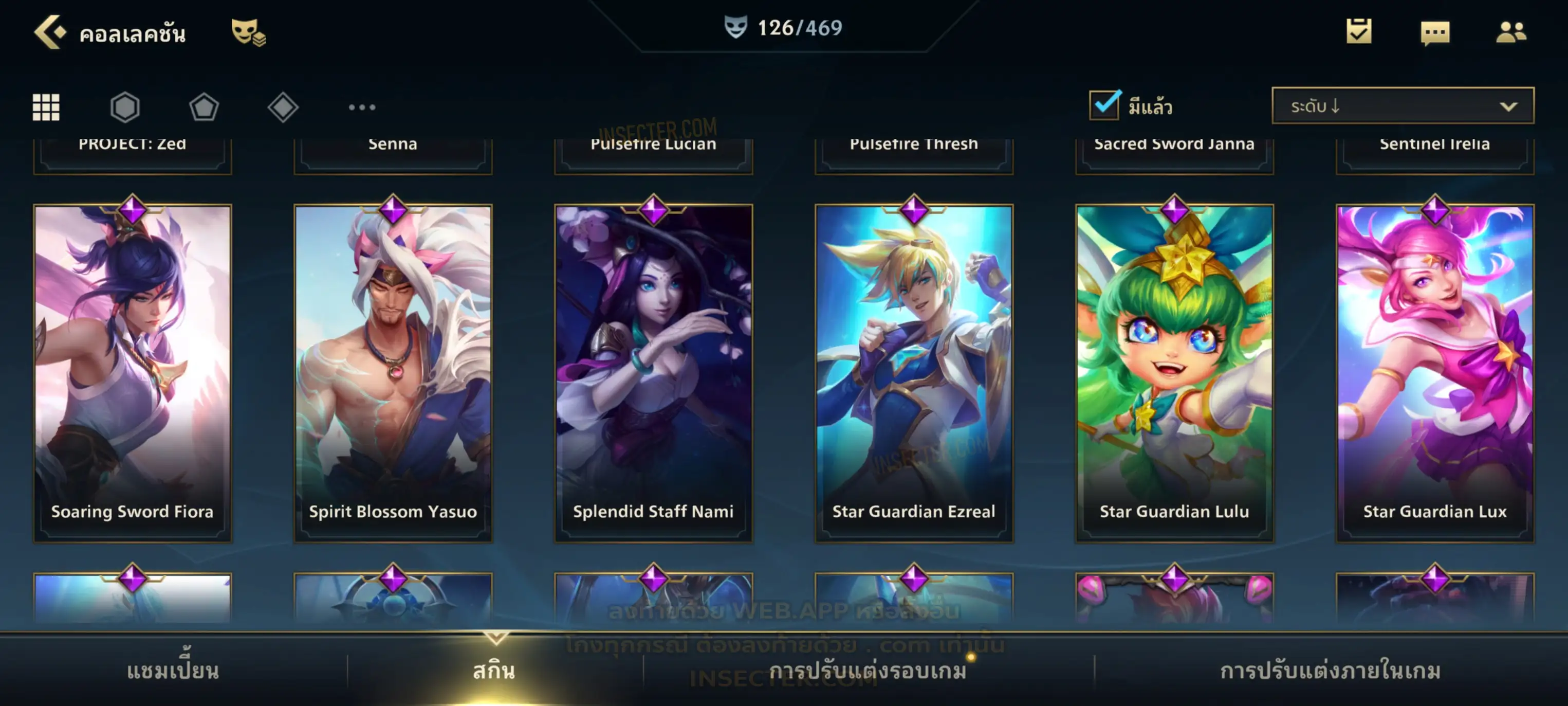Open the Star Guardian Lulu skin
This screenshot has width=1568, height=706.
pos(1174,372)
